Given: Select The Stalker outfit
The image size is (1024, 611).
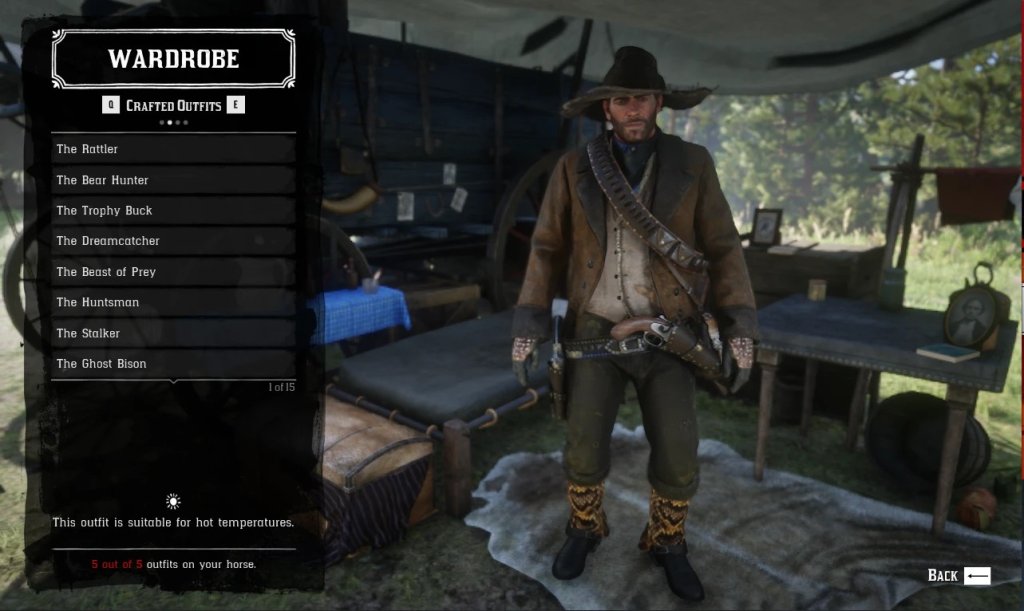Looking at the screenshot, I should click(x=173, y=333).
